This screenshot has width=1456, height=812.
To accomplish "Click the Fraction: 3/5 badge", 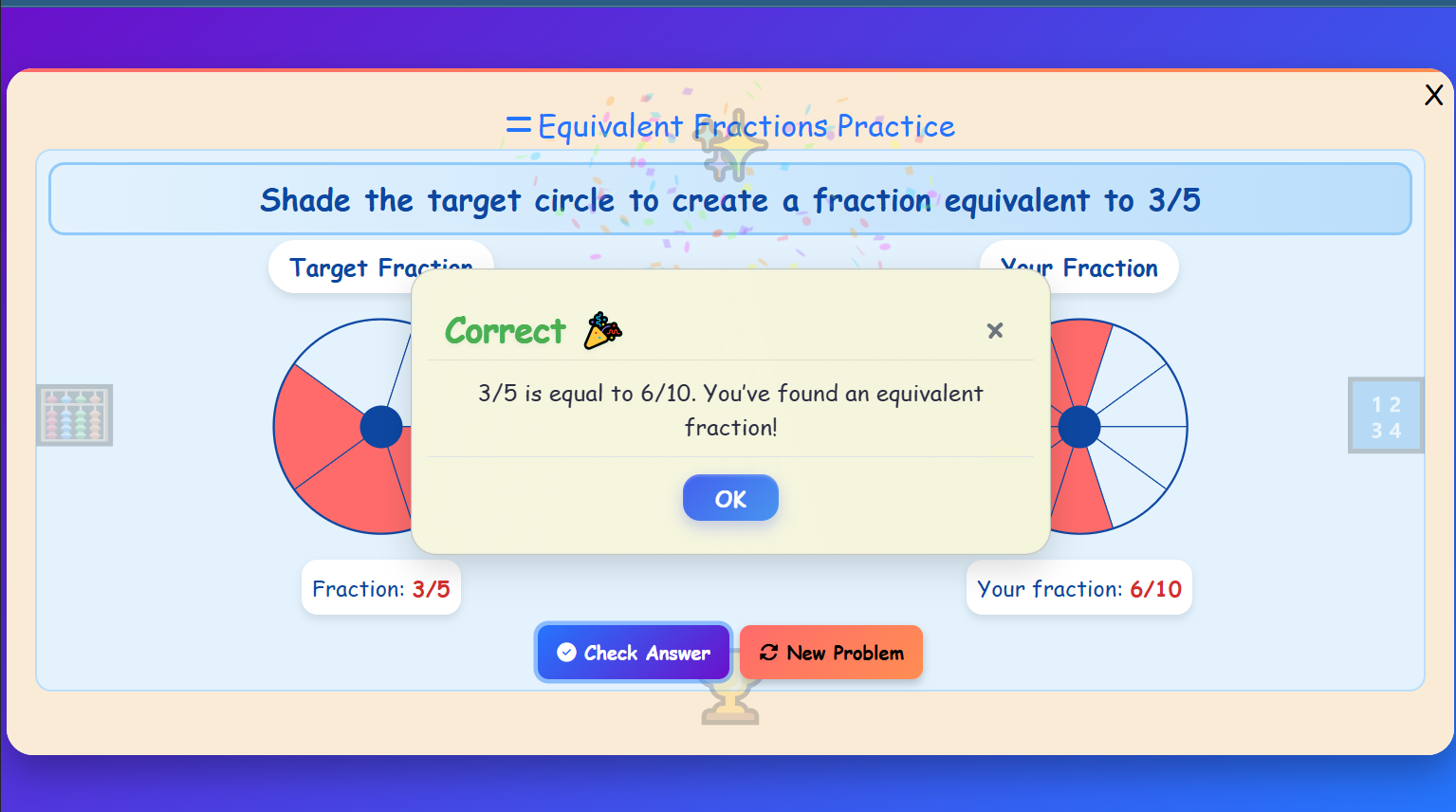I will (380, 588).
